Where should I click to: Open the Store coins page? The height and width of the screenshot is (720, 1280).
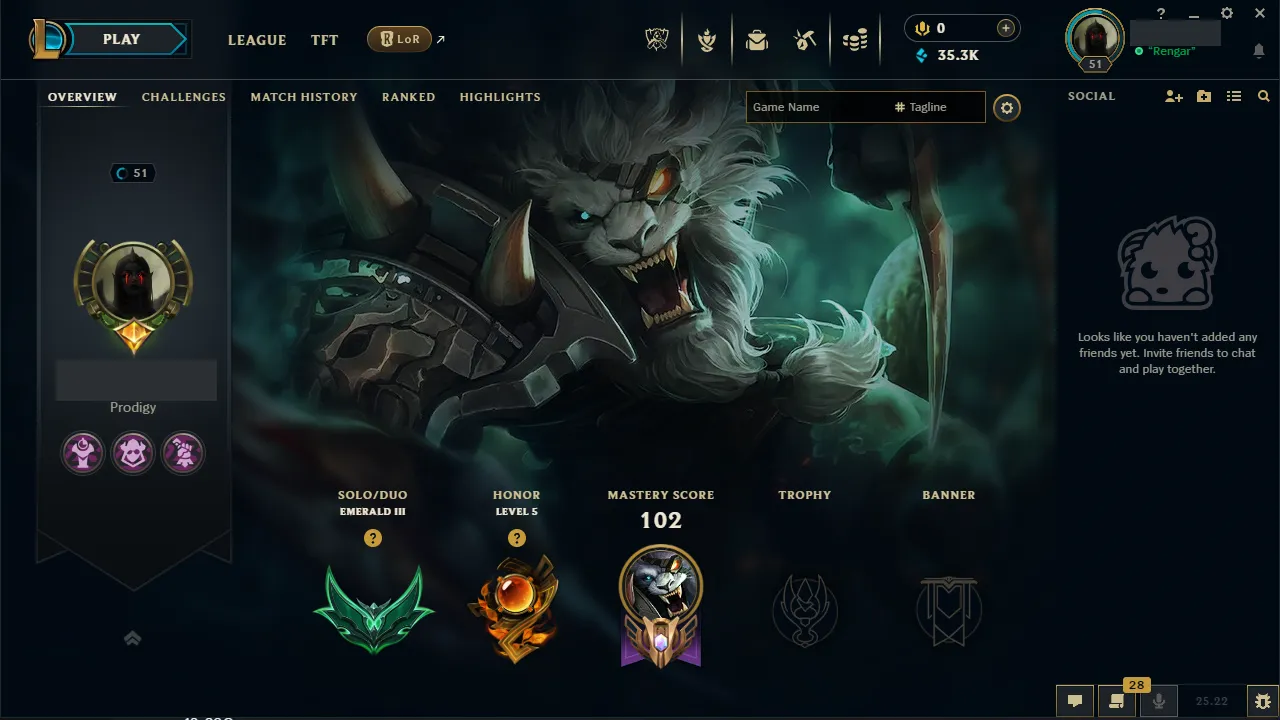pyautogui.click(x=856, y=40)
